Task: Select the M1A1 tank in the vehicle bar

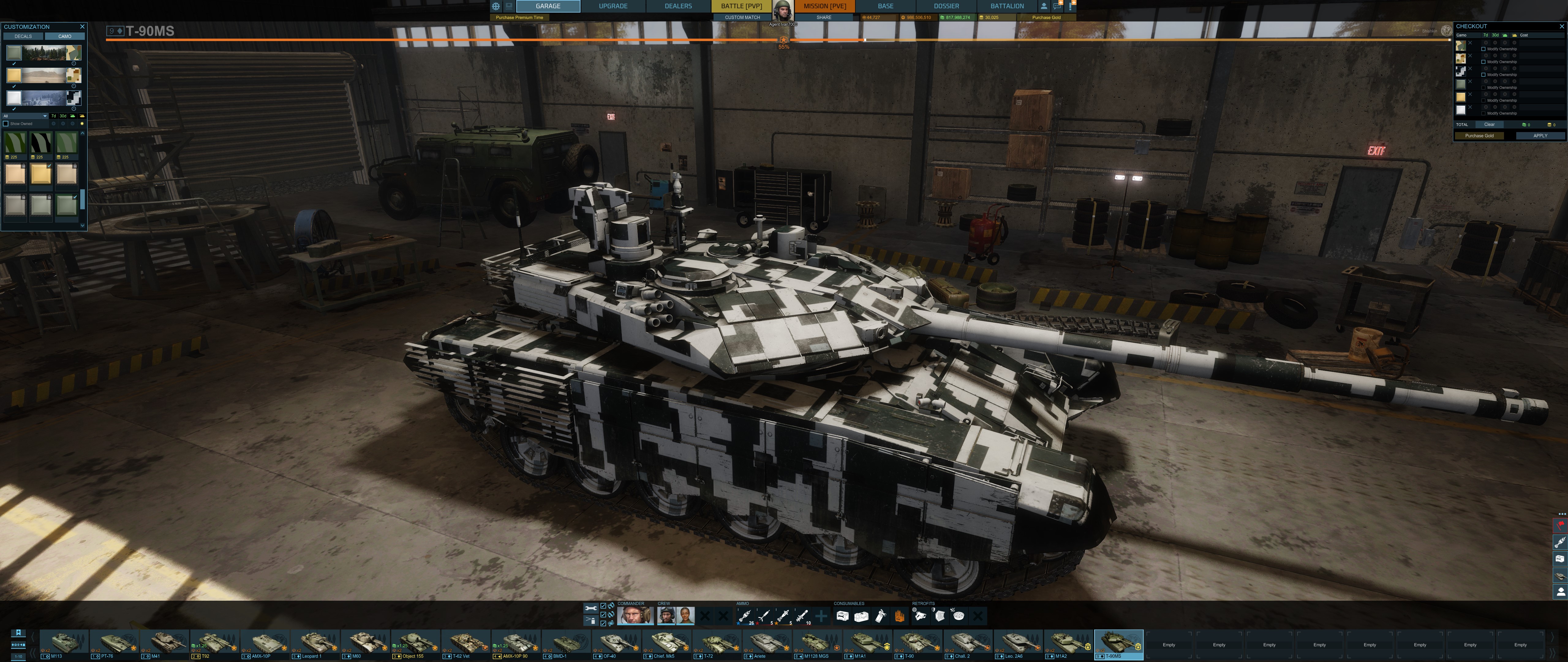Action: pos(868,643)
